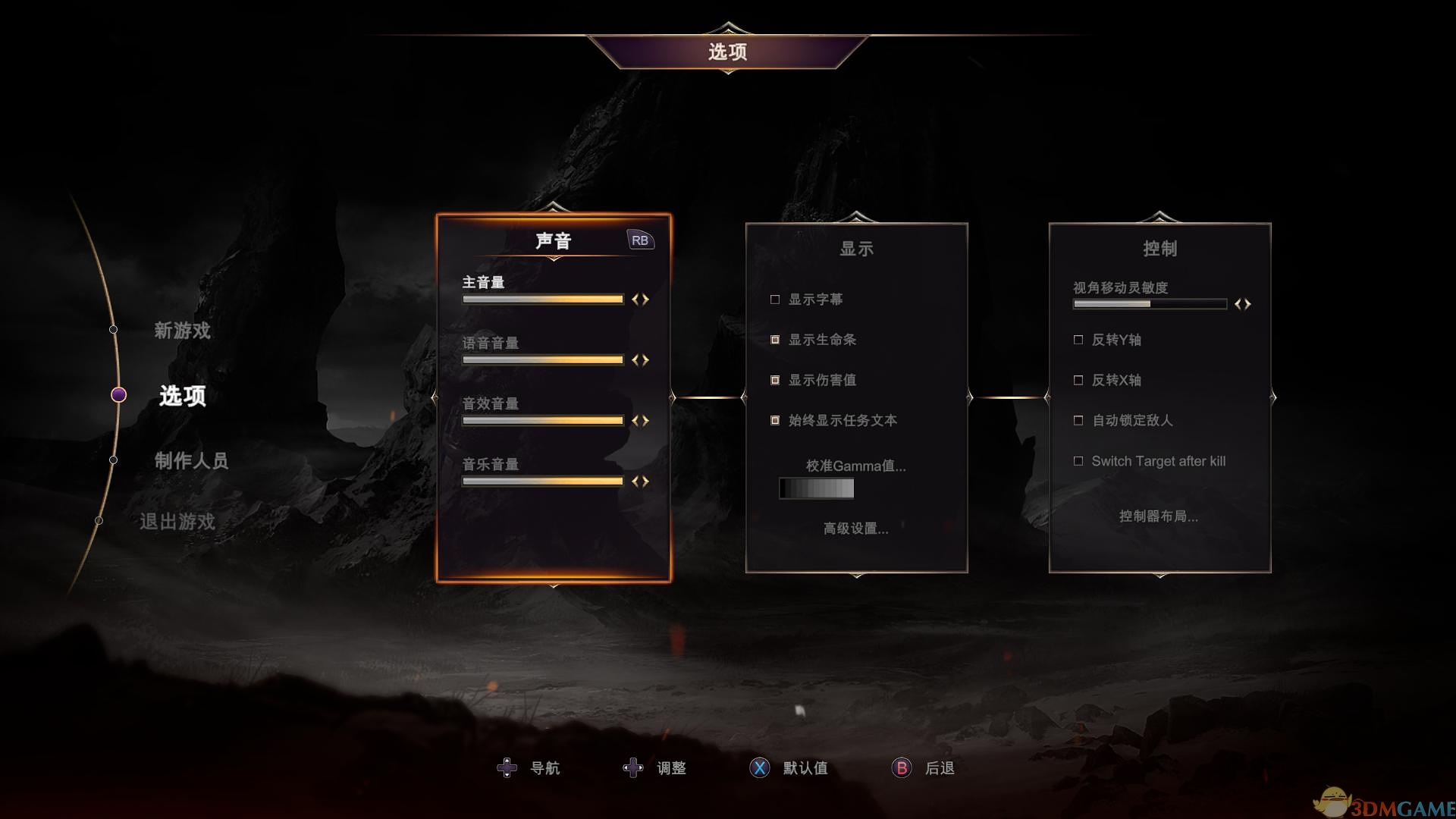This screenshot has width=1456, height=819.
Task: Click the RB bumper icon on 声音 panel
Action: 639,239
